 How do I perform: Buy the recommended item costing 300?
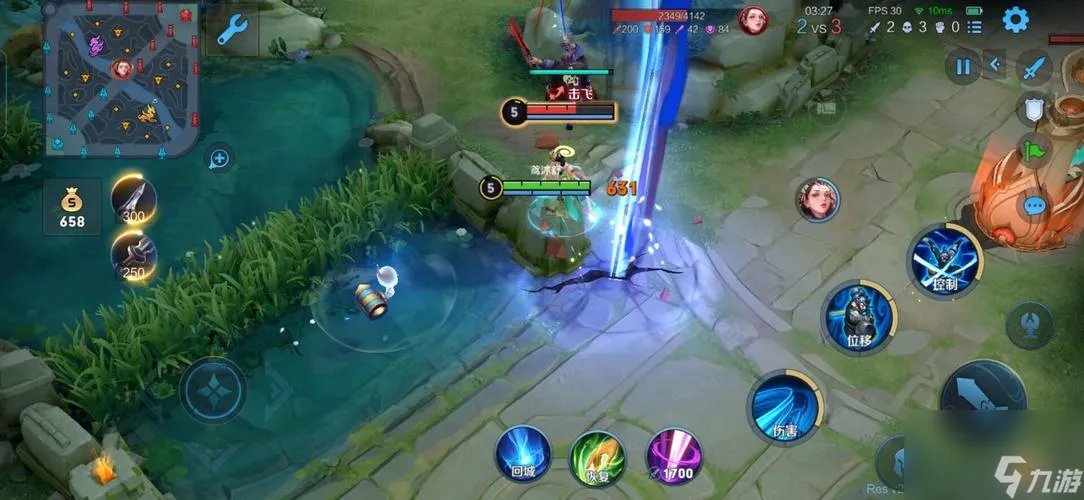tap(133, 198)
